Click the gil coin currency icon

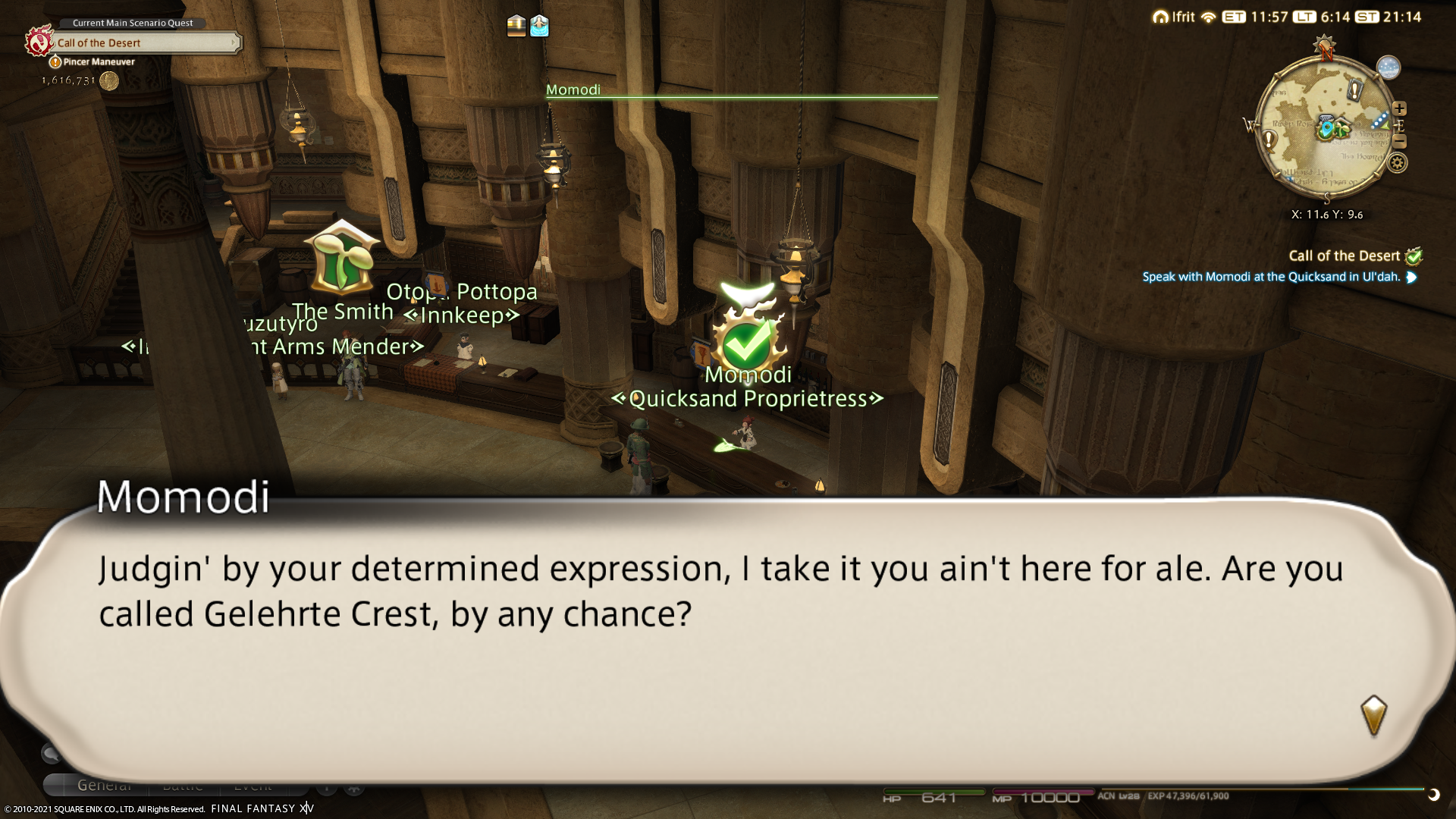click(109, 81)
